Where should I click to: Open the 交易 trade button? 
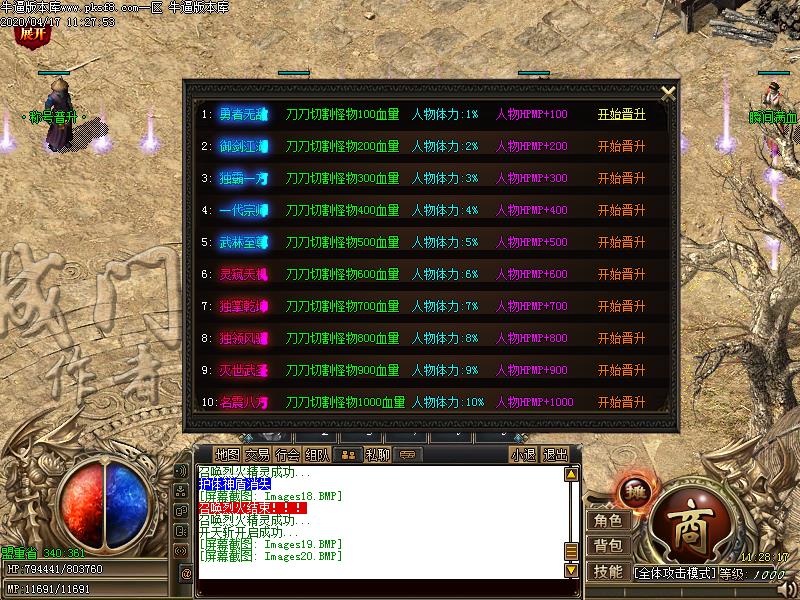click(257, 454)
